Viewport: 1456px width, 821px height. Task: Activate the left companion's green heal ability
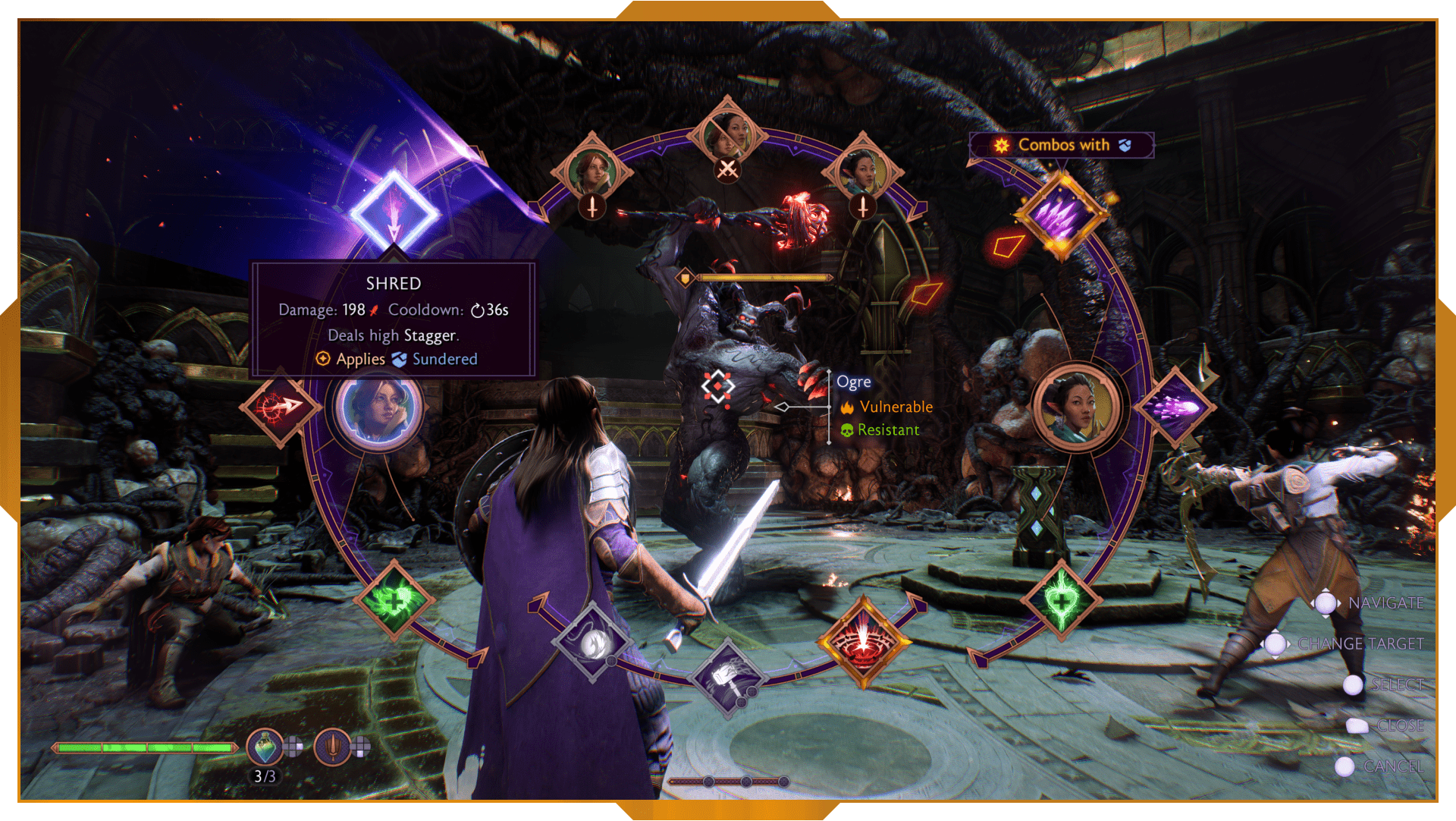(x=394, y=601)
